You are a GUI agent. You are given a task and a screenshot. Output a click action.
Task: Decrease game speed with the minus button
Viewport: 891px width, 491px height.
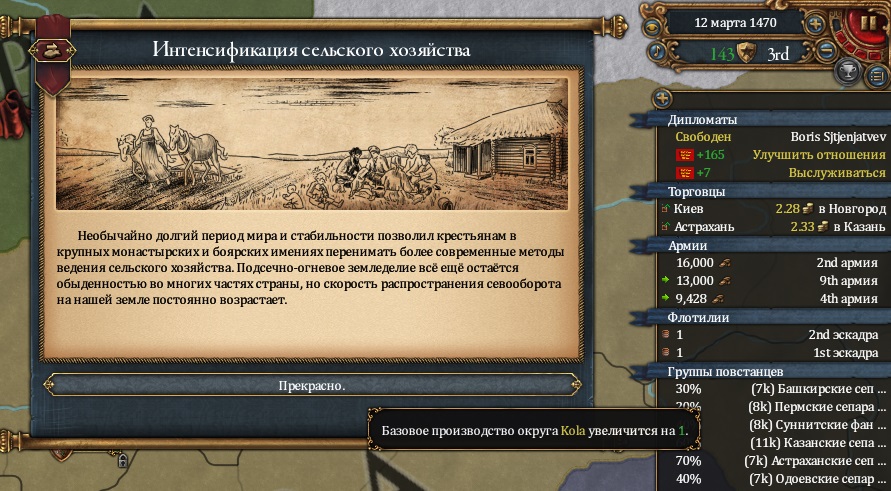825,50
